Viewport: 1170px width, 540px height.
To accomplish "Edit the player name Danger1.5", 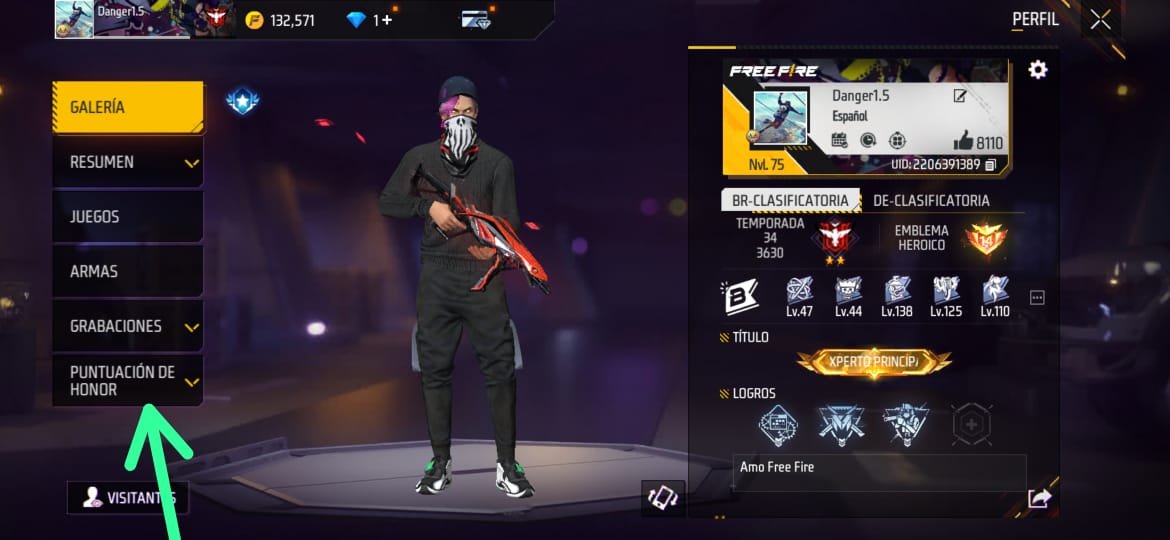I will pos(960,96).
